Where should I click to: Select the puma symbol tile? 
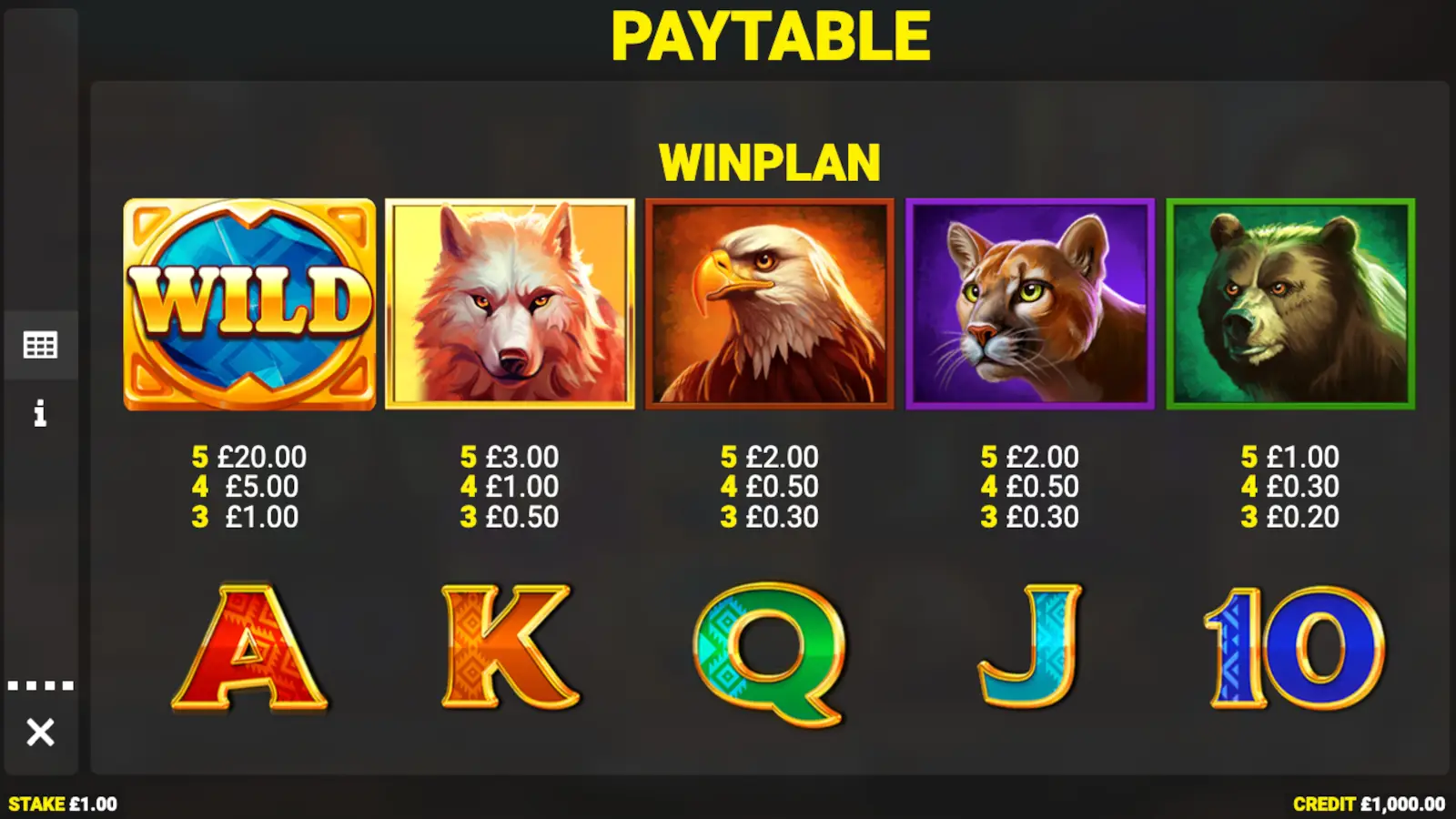pos(1028,305)
